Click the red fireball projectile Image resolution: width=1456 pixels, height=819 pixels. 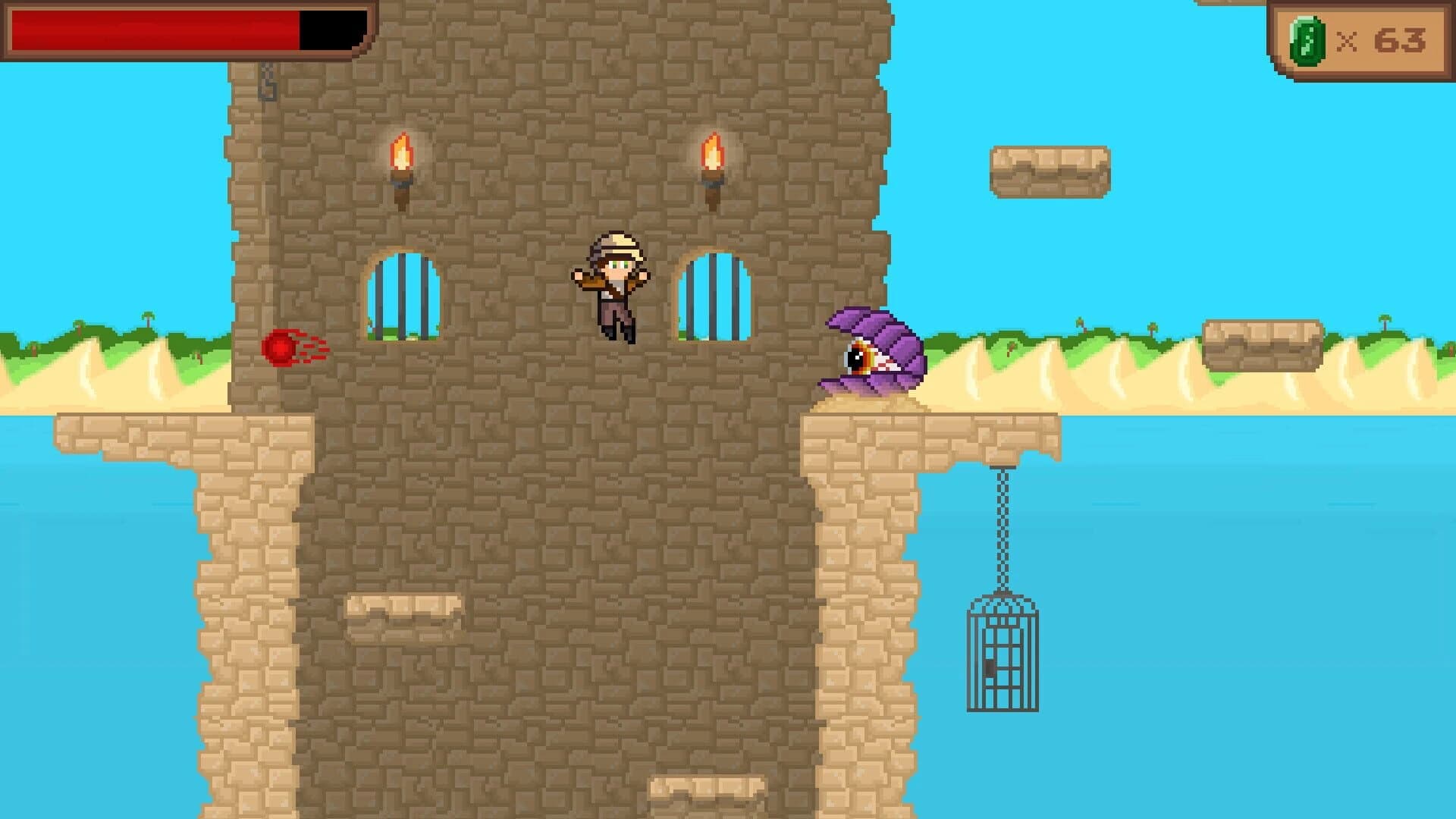tap(281, 349)
